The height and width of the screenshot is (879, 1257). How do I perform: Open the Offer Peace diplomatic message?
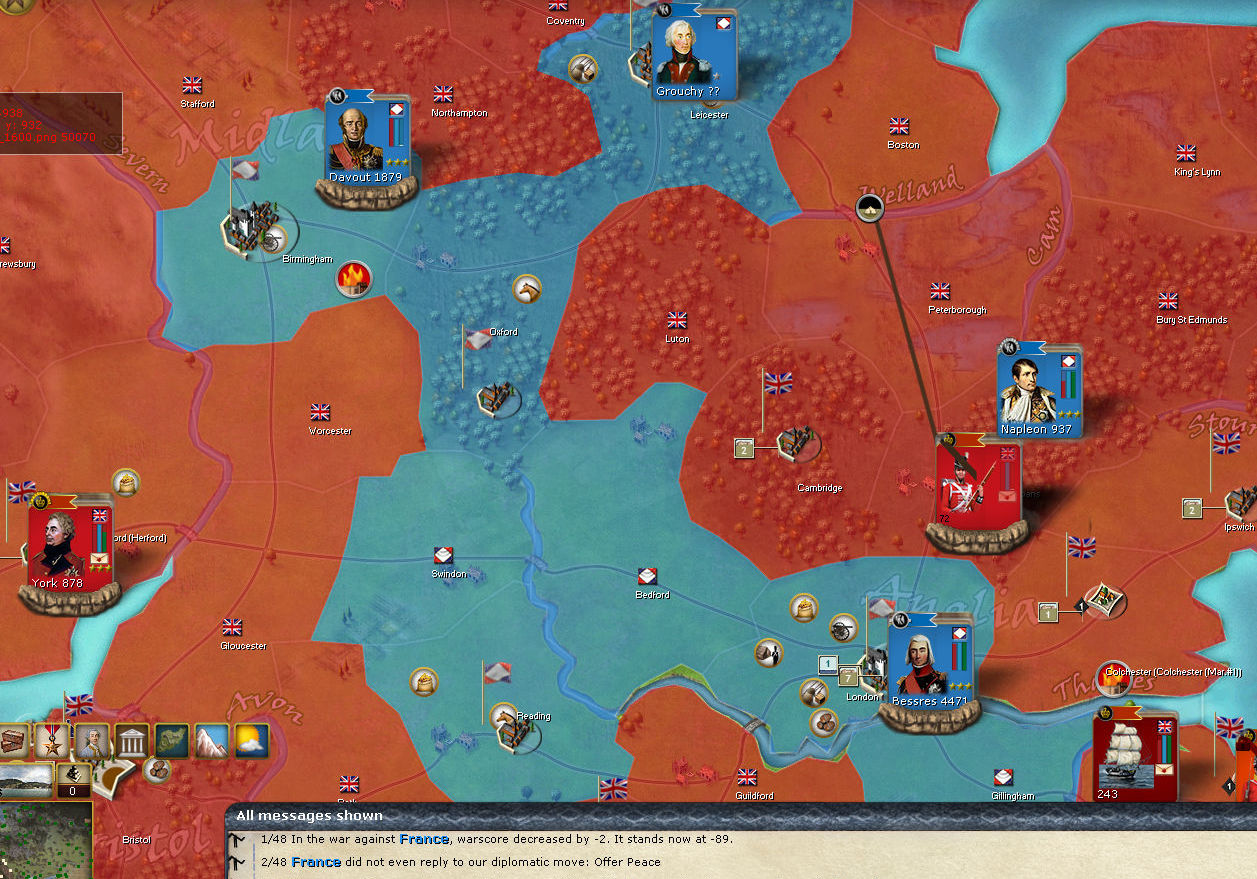point(460,862)
